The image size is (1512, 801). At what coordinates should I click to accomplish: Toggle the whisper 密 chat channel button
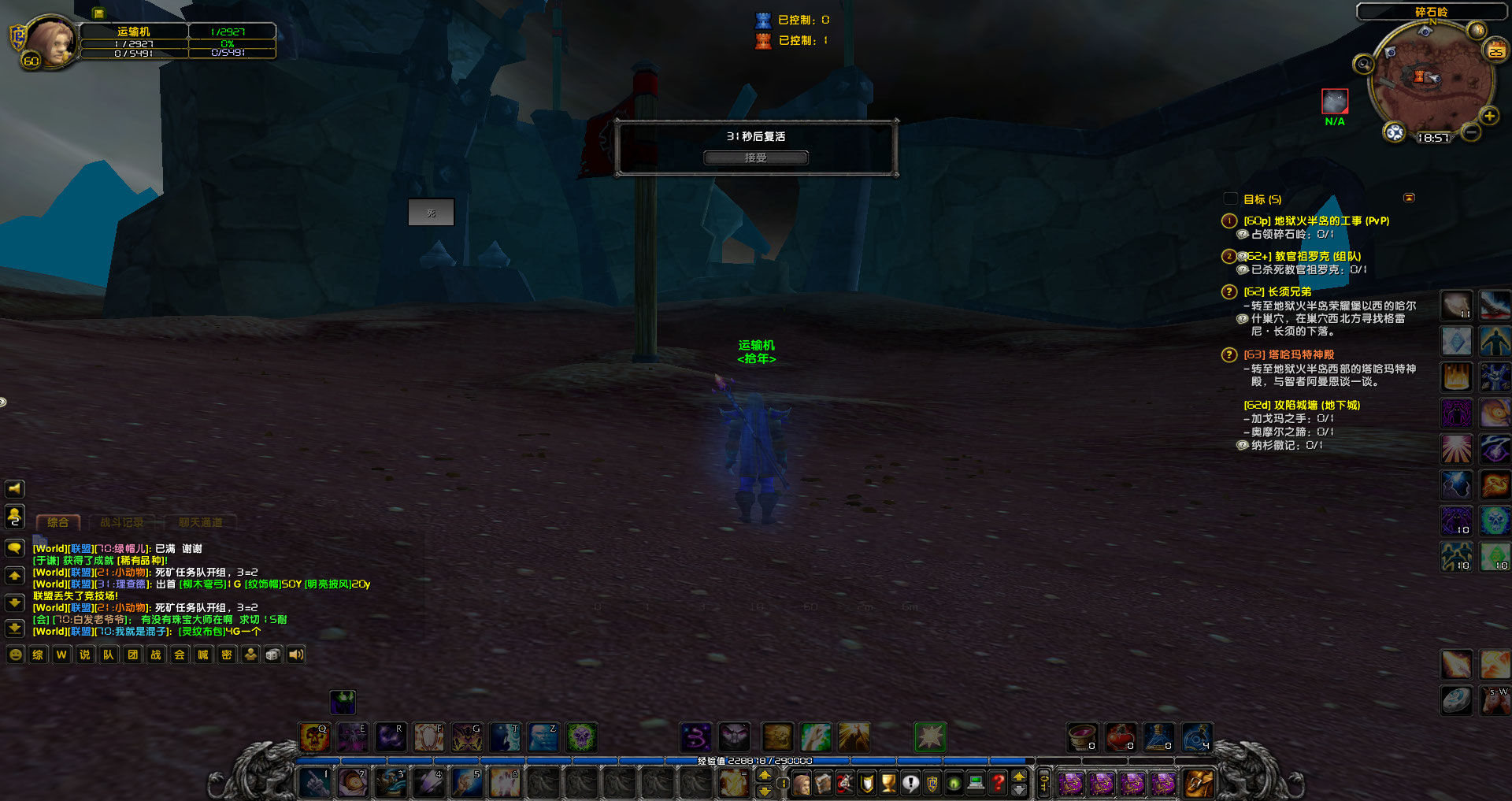pos(226,655)
